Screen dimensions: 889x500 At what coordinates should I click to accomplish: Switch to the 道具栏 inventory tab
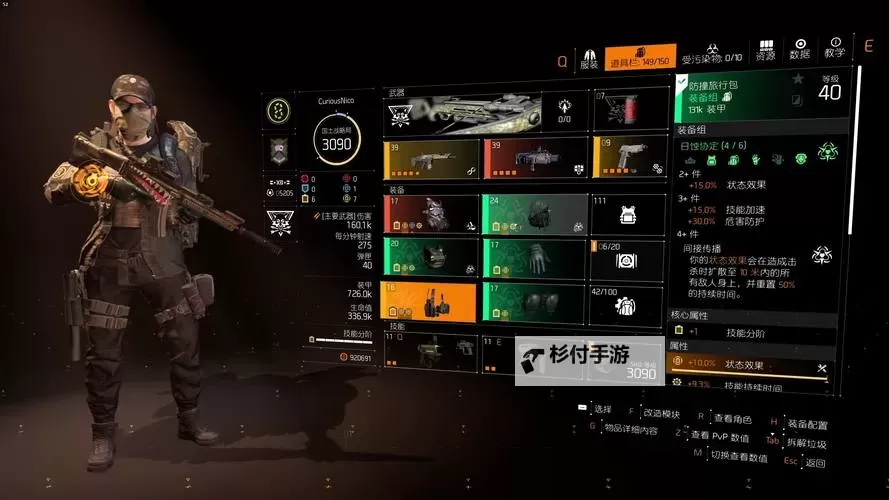tap(640, 58)
